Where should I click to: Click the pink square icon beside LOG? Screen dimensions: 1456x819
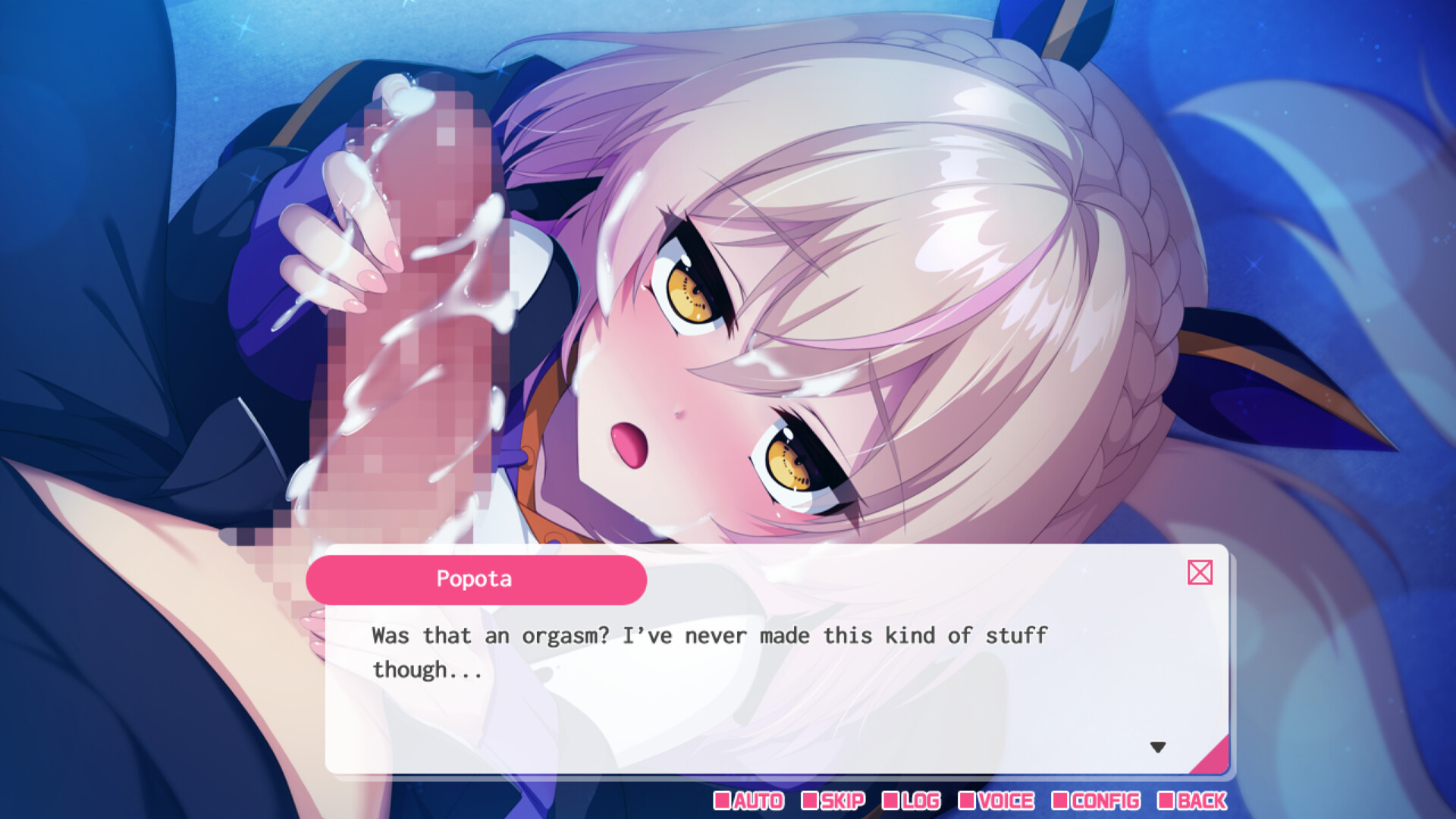coord(892,801)
